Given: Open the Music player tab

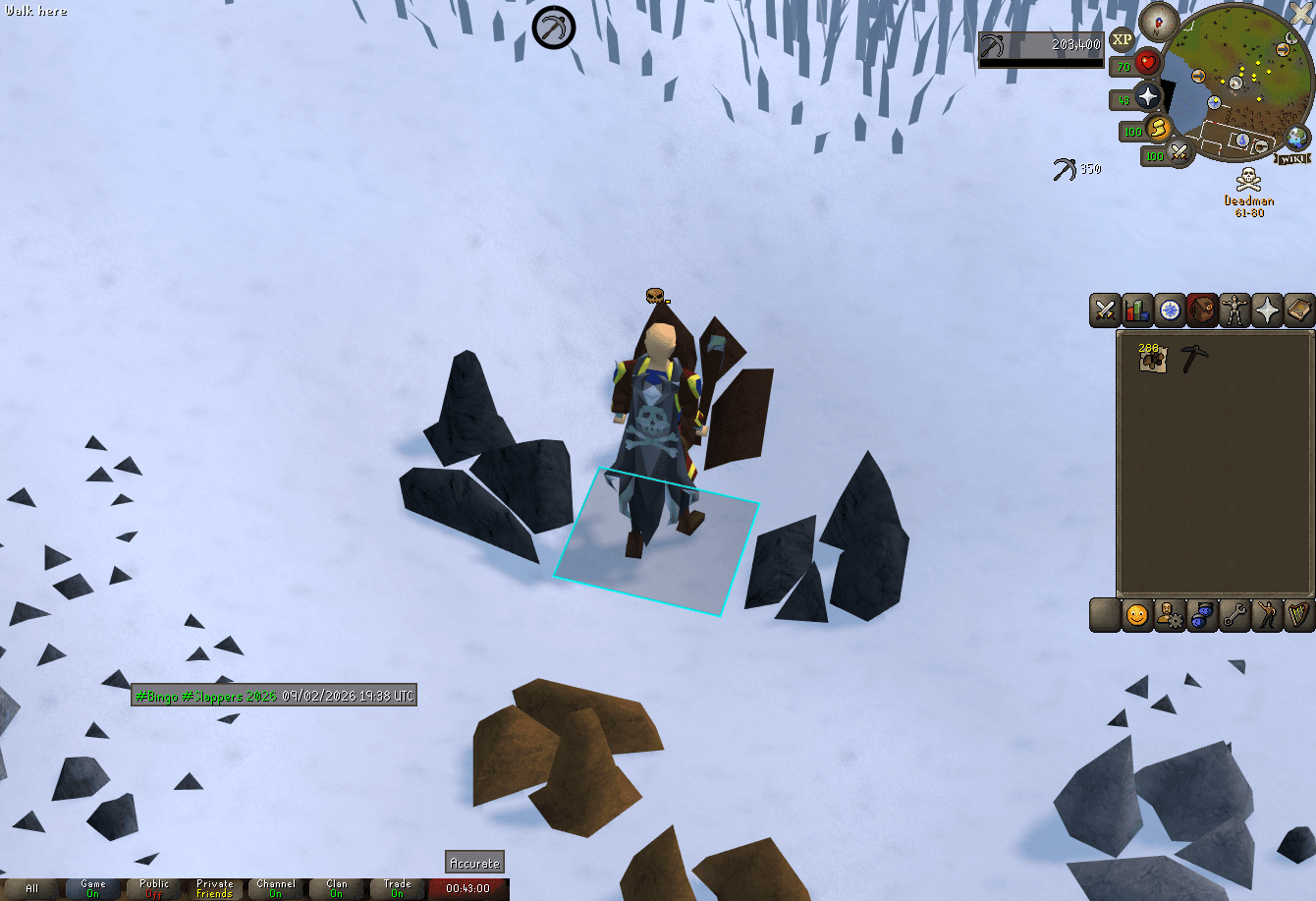Looking at the screenshot, I should [1300, 614].
